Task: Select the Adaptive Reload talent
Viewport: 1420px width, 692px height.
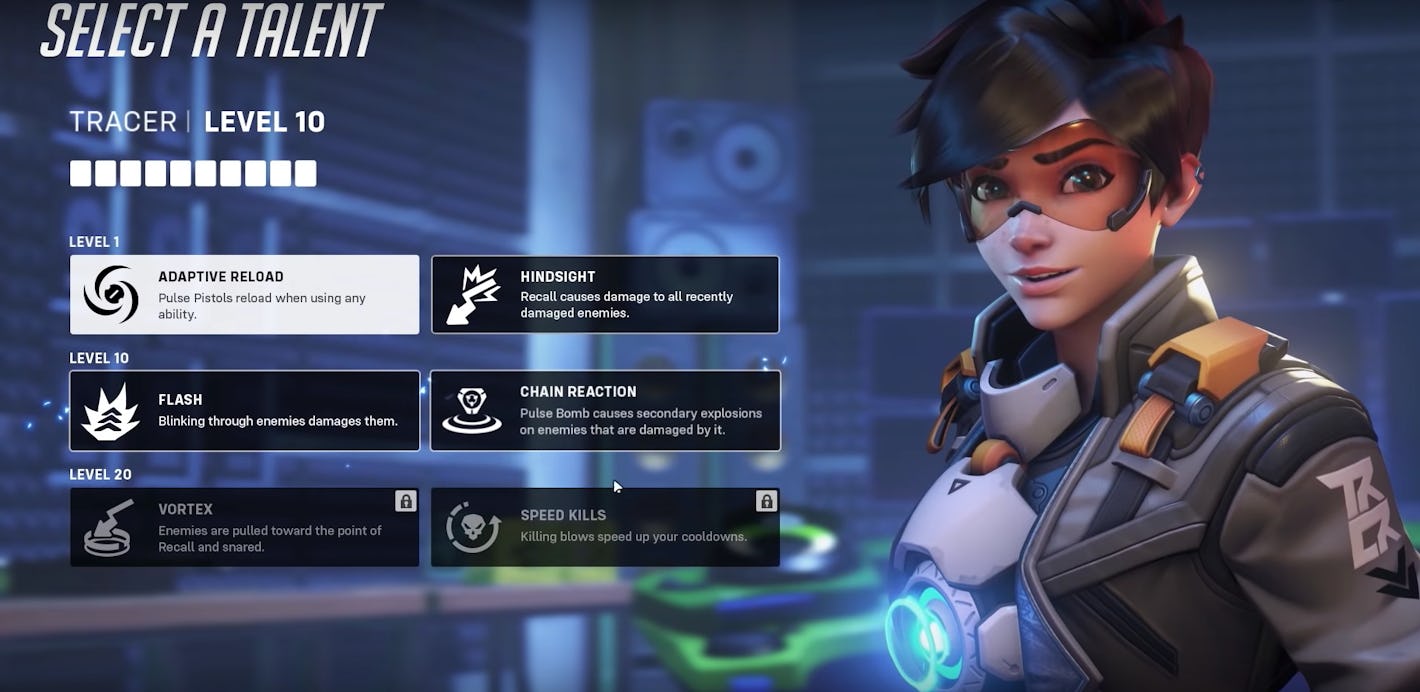Action: point(244,294)
